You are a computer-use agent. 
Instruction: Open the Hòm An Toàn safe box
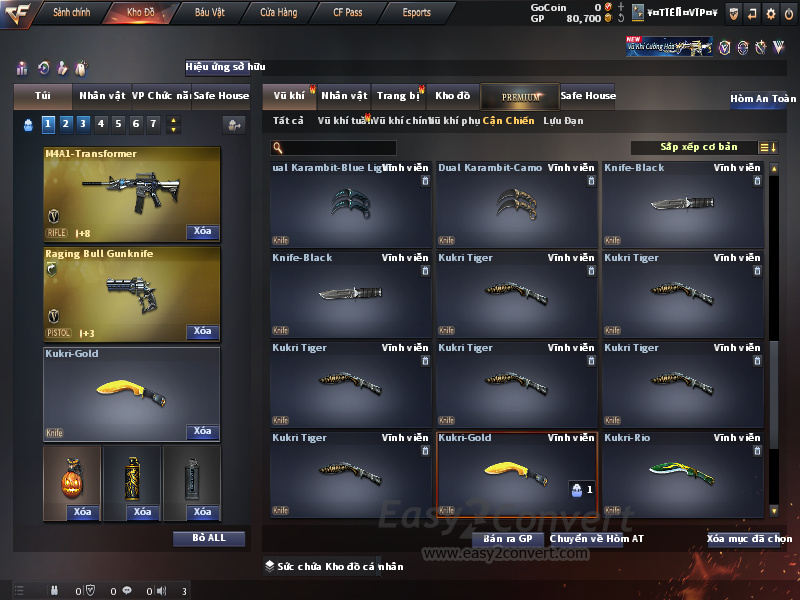click(762, 99)
